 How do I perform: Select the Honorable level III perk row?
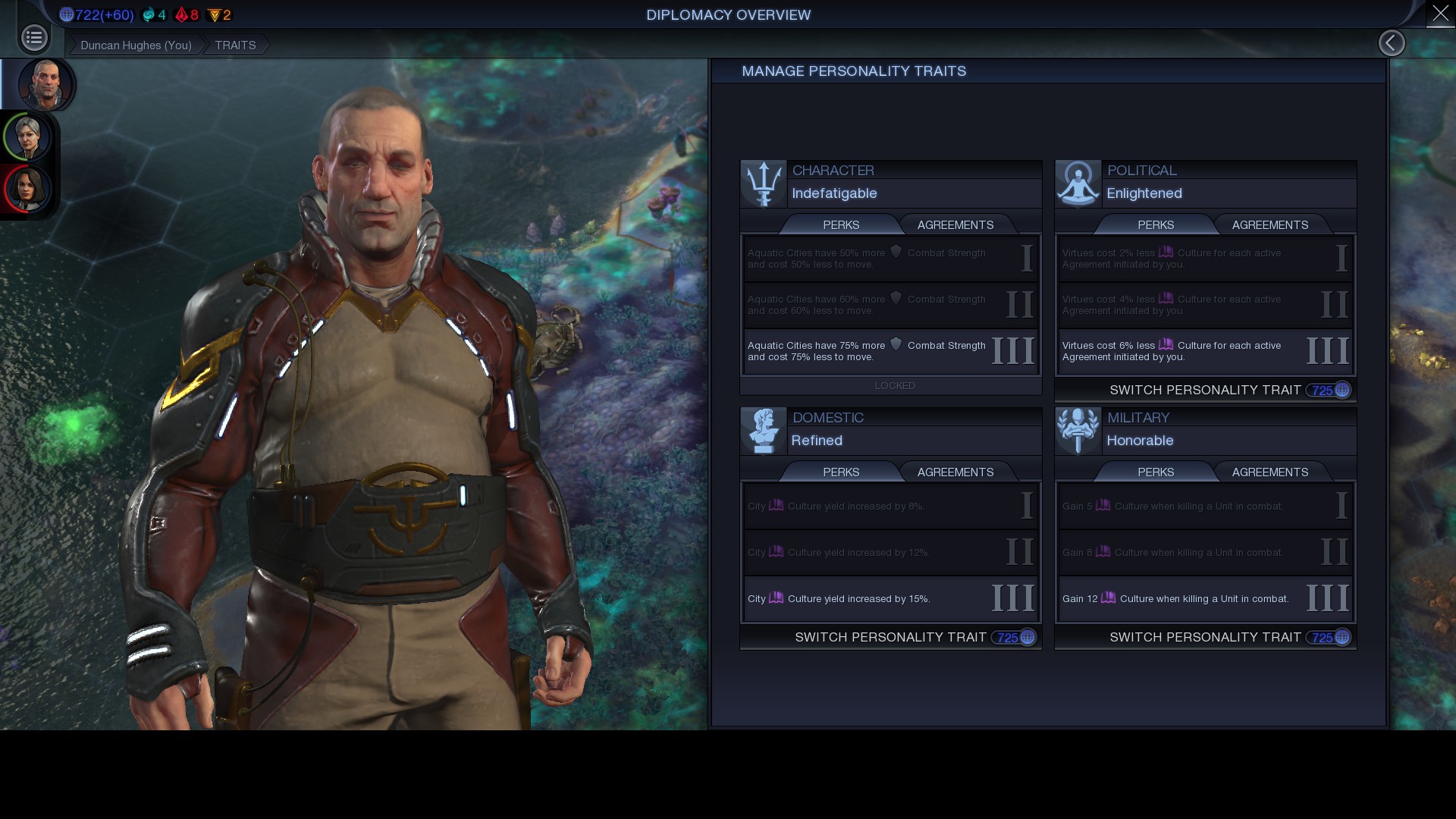(x=1204, y=599)
